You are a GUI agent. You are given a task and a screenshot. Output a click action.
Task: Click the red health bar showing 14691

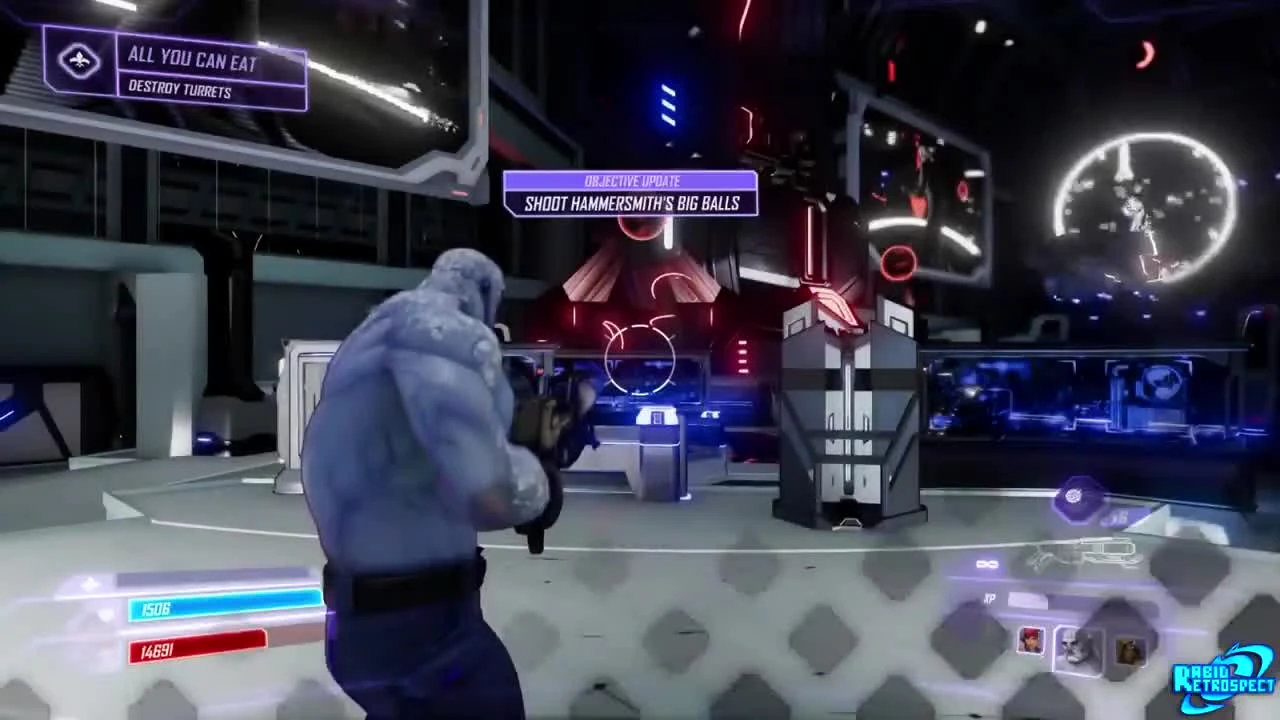(x=200, y=651)
